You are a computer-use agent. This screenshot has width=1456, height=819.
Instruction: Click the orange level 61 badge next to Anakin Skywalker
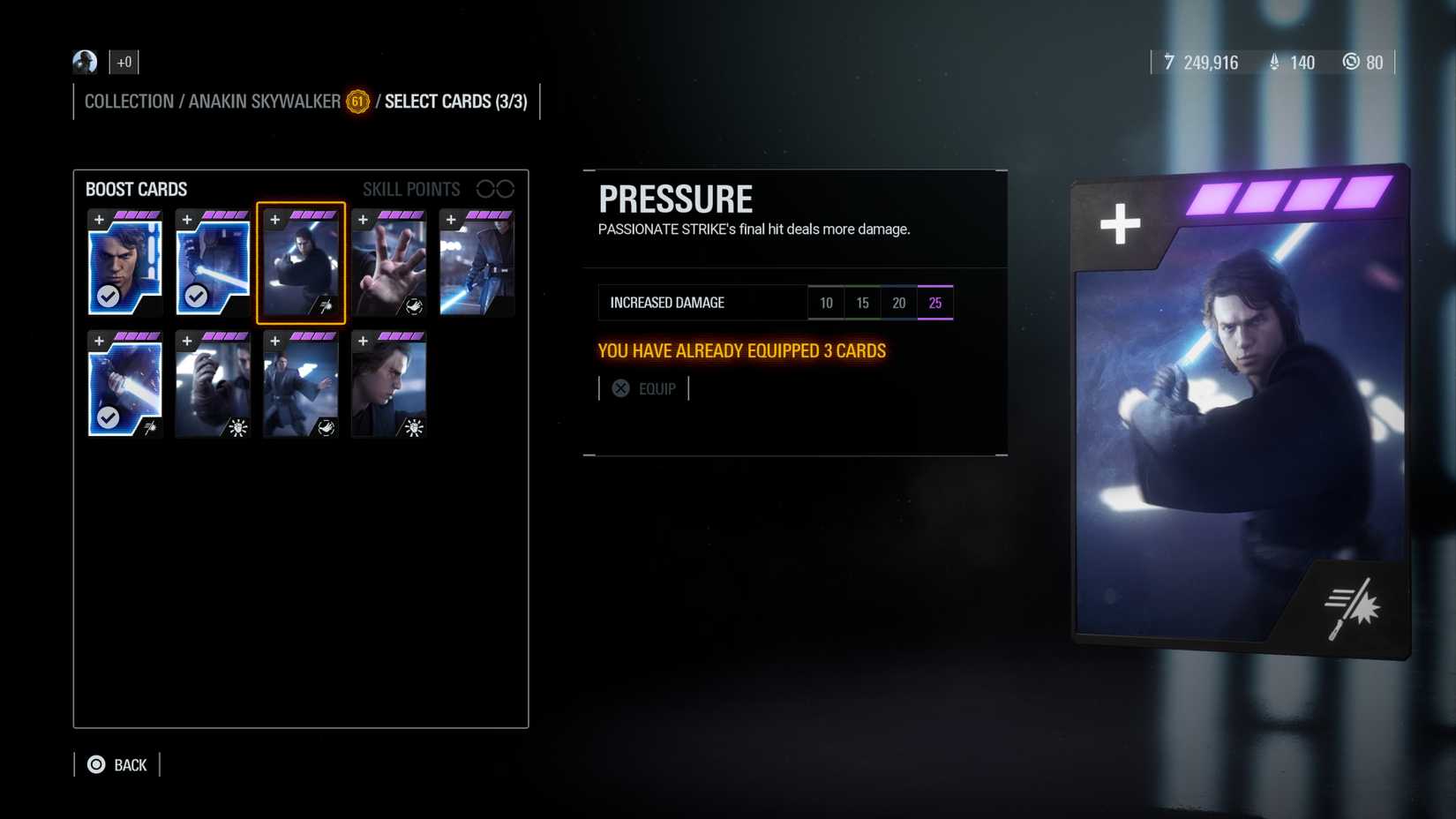point(356,102)
